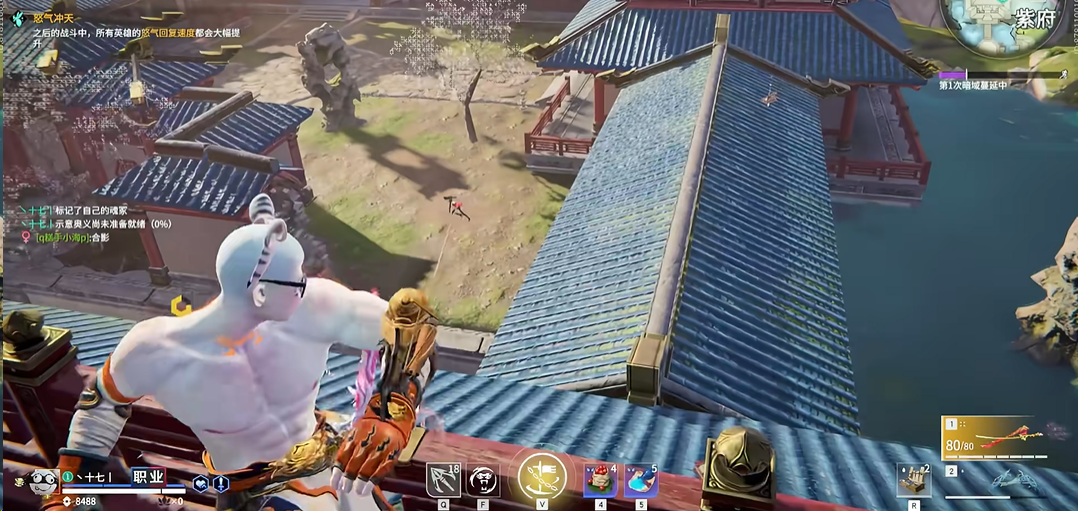1078x511 pixels.
Task: Click the chat log messages
Action: [x=90, y=224]
